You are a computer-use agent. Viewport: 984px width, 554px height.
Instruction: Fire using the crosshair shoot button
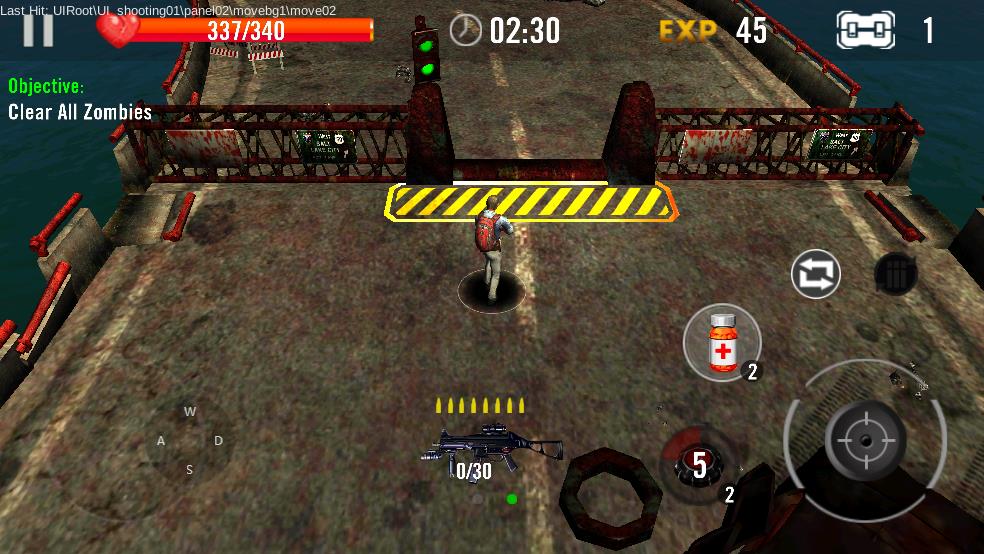tap(865, 439)
